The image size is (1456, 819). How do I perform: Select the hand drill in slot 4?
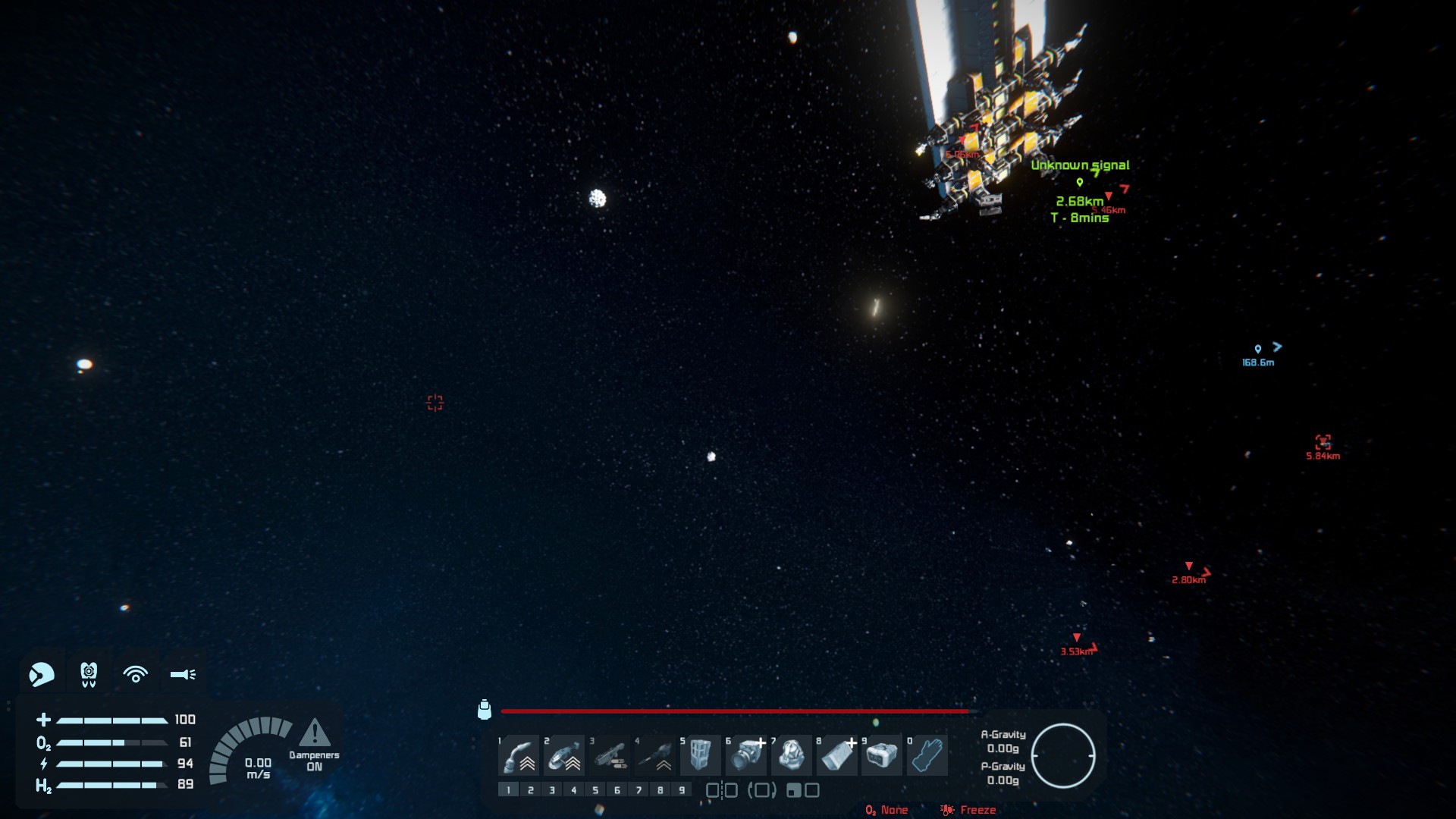[655, 755]
